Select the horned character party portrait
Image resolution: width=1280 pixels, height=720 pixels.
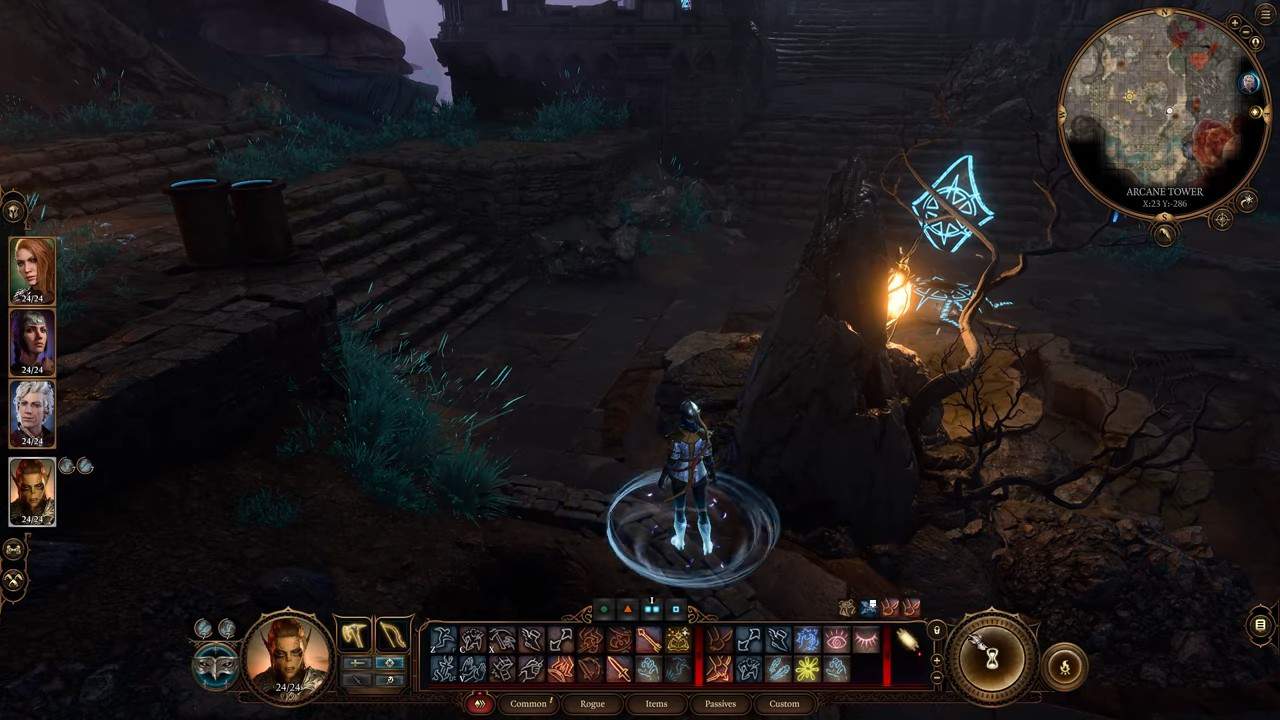pyautogui.click(x=32, y=490)
